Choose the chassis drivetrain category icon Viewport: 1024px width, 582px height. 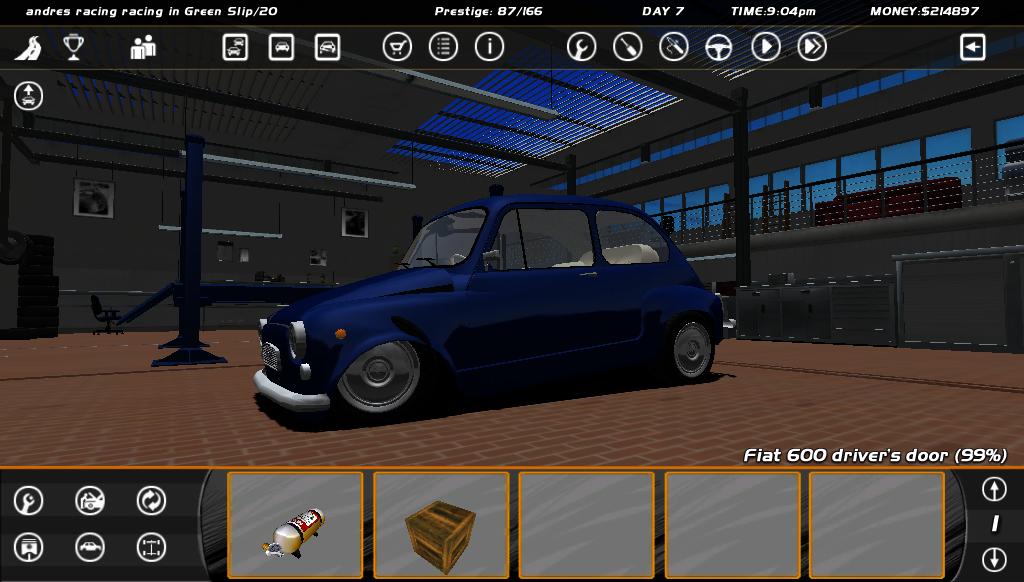tap(151, 547)
